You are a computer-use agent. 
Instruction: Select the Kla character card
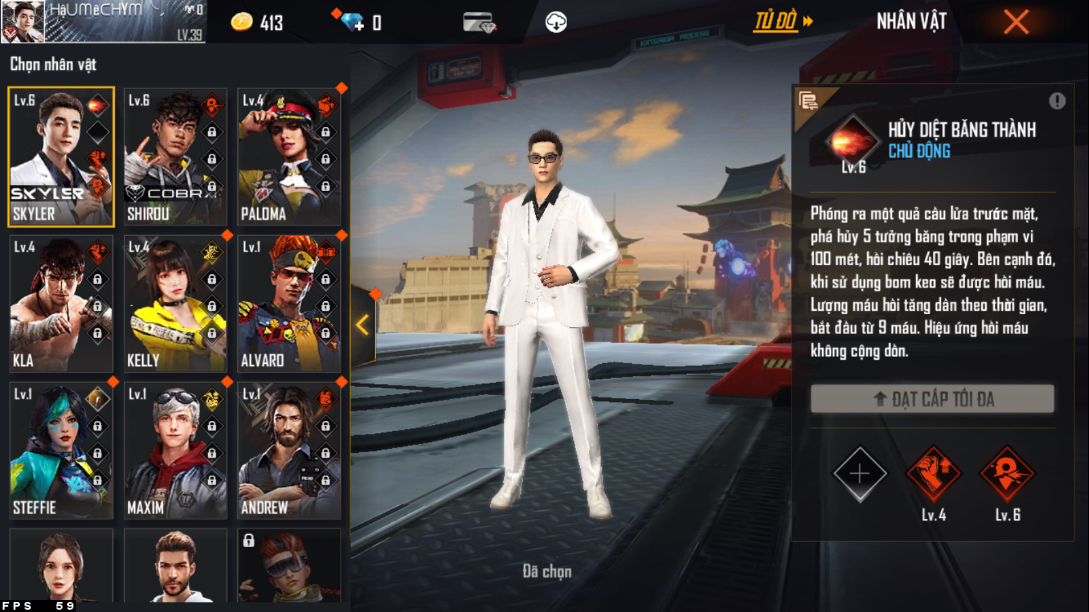coord(61,303)
